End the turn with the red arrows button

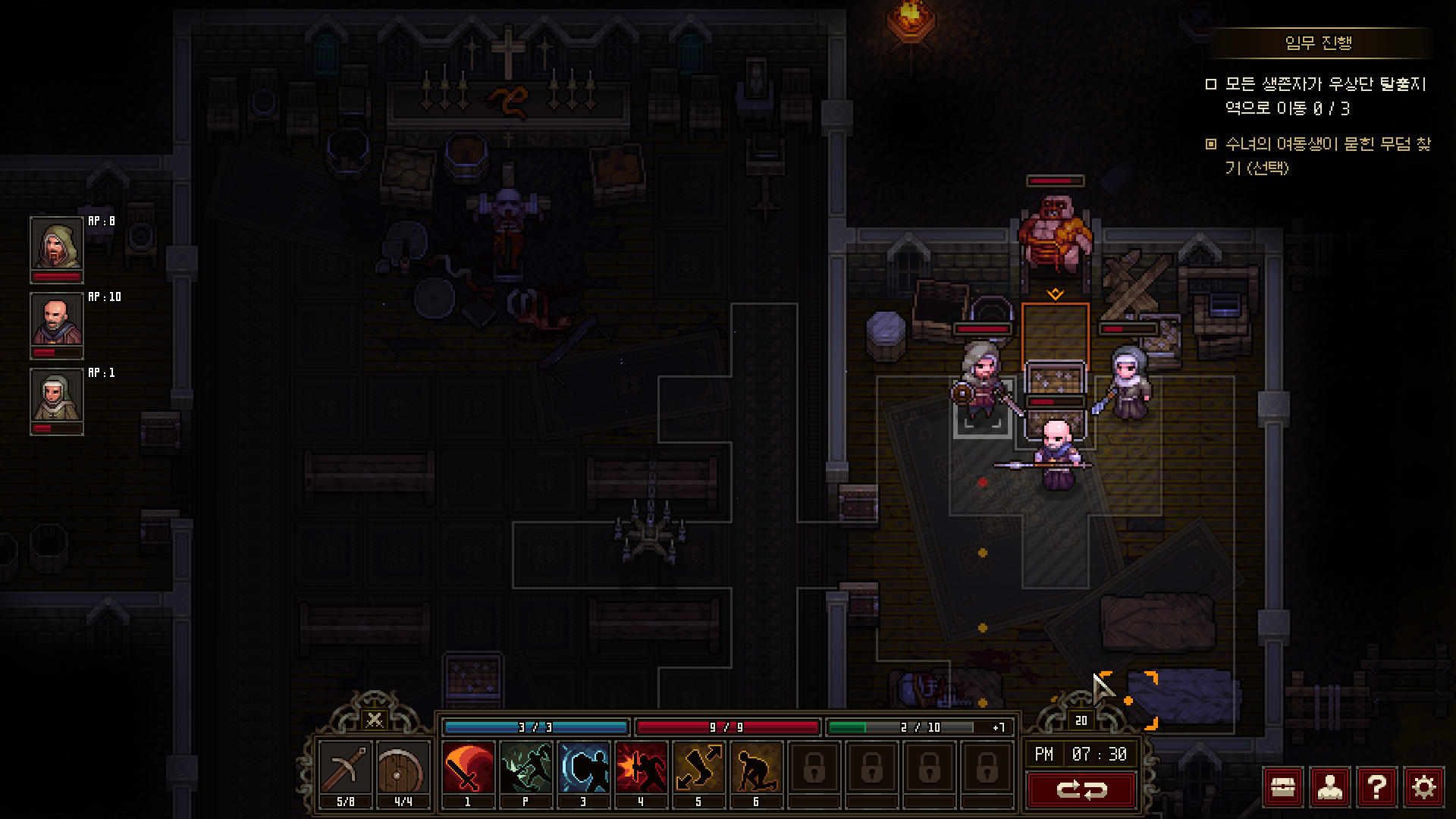click(x=1081, y=790)
